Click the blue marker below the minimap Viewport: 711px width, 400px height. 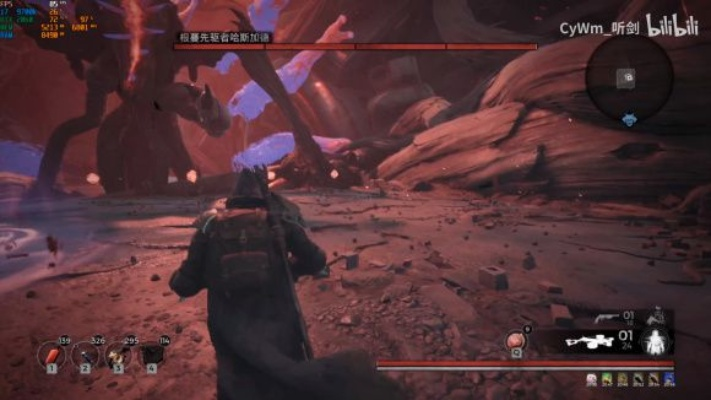628,120
